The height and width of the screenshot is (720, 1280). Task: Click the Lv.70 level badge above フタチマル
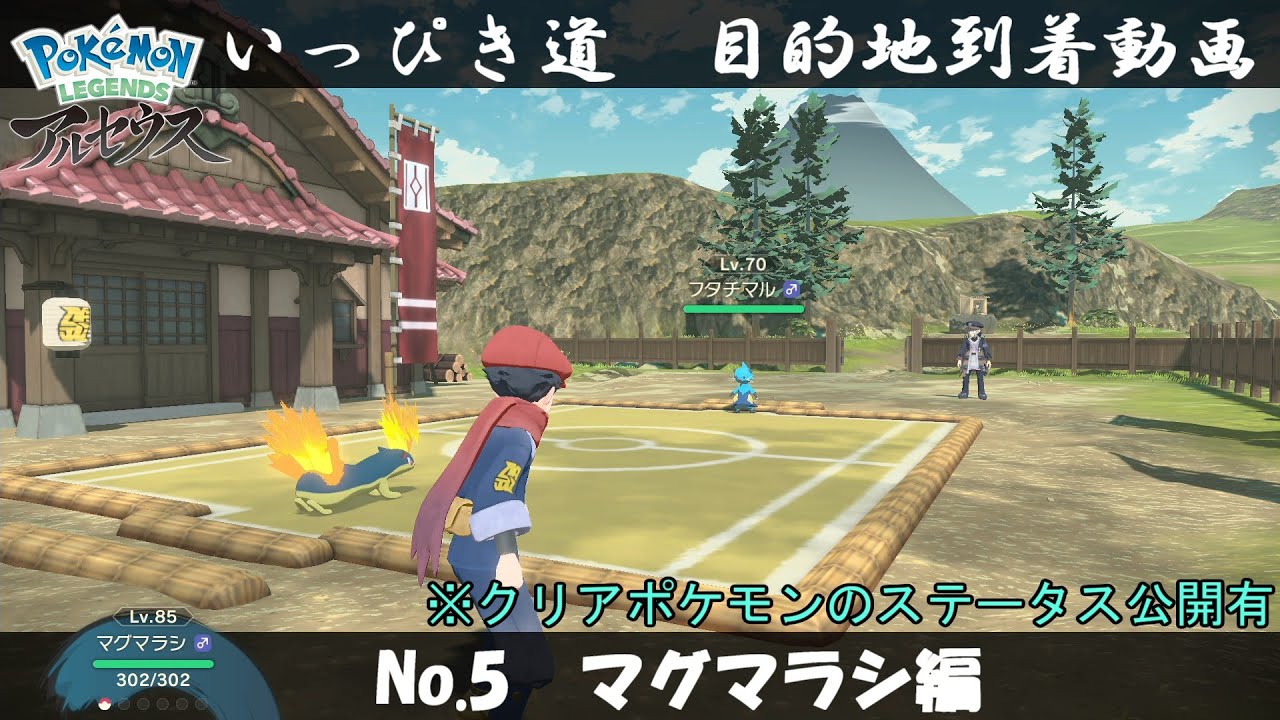point(743,264)
